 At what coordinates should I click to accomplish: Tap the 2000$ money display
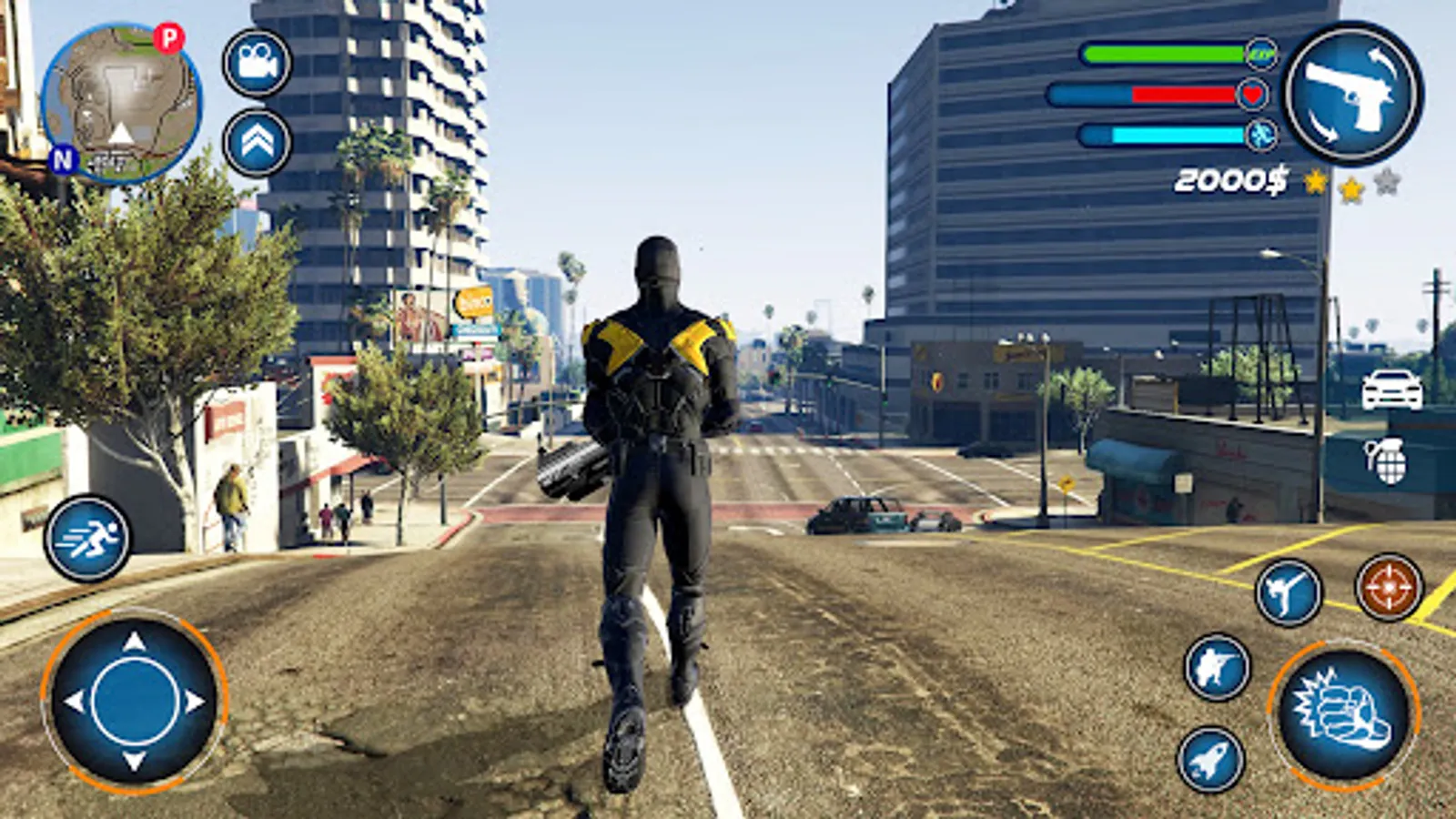(1233, 179)
